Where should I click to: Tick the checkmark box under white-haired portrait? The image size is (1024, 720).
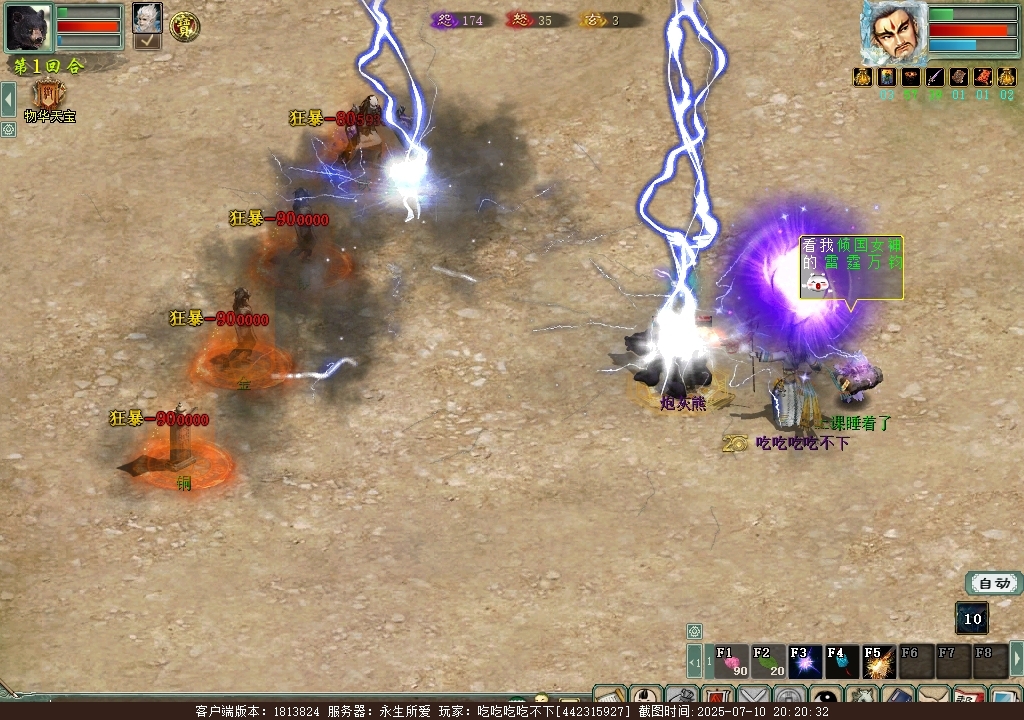click(x=147, y=41)
